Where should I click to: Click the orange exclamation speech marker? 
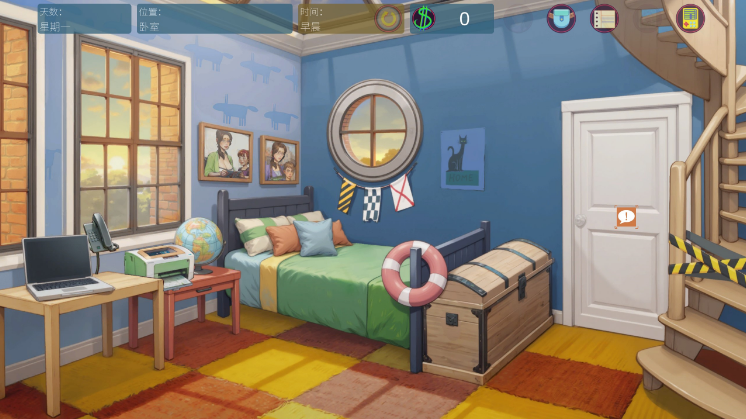[626, 216]
